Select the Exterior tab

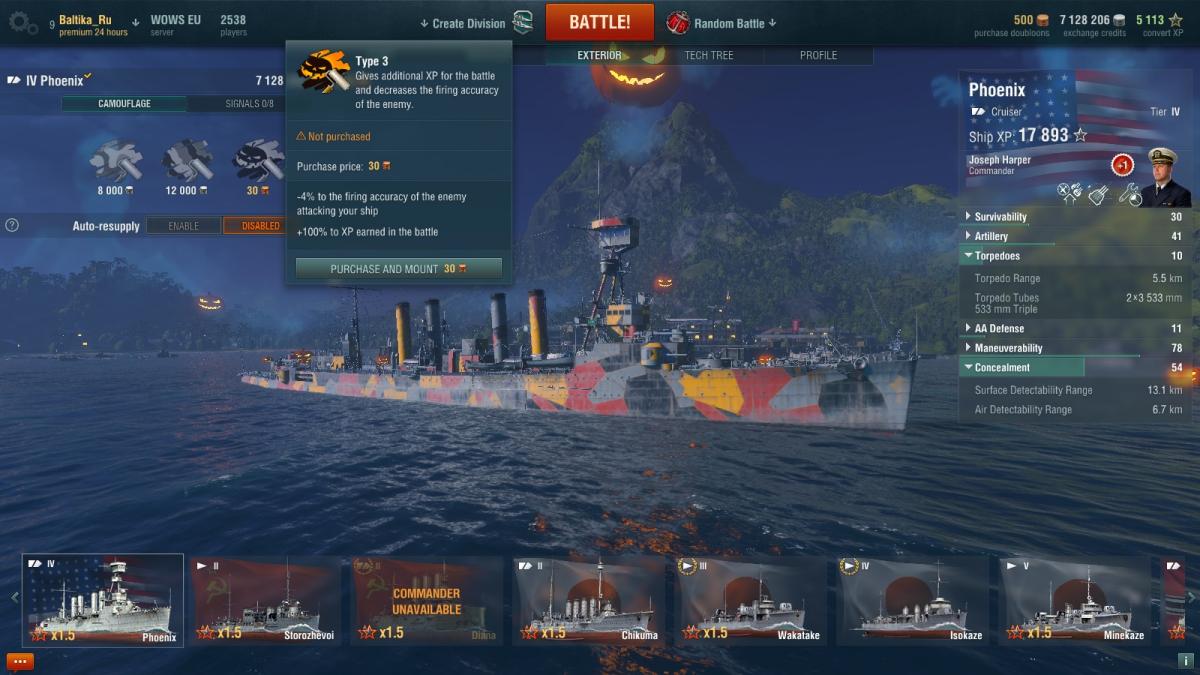pyautogui.click(x=599, y=55)
